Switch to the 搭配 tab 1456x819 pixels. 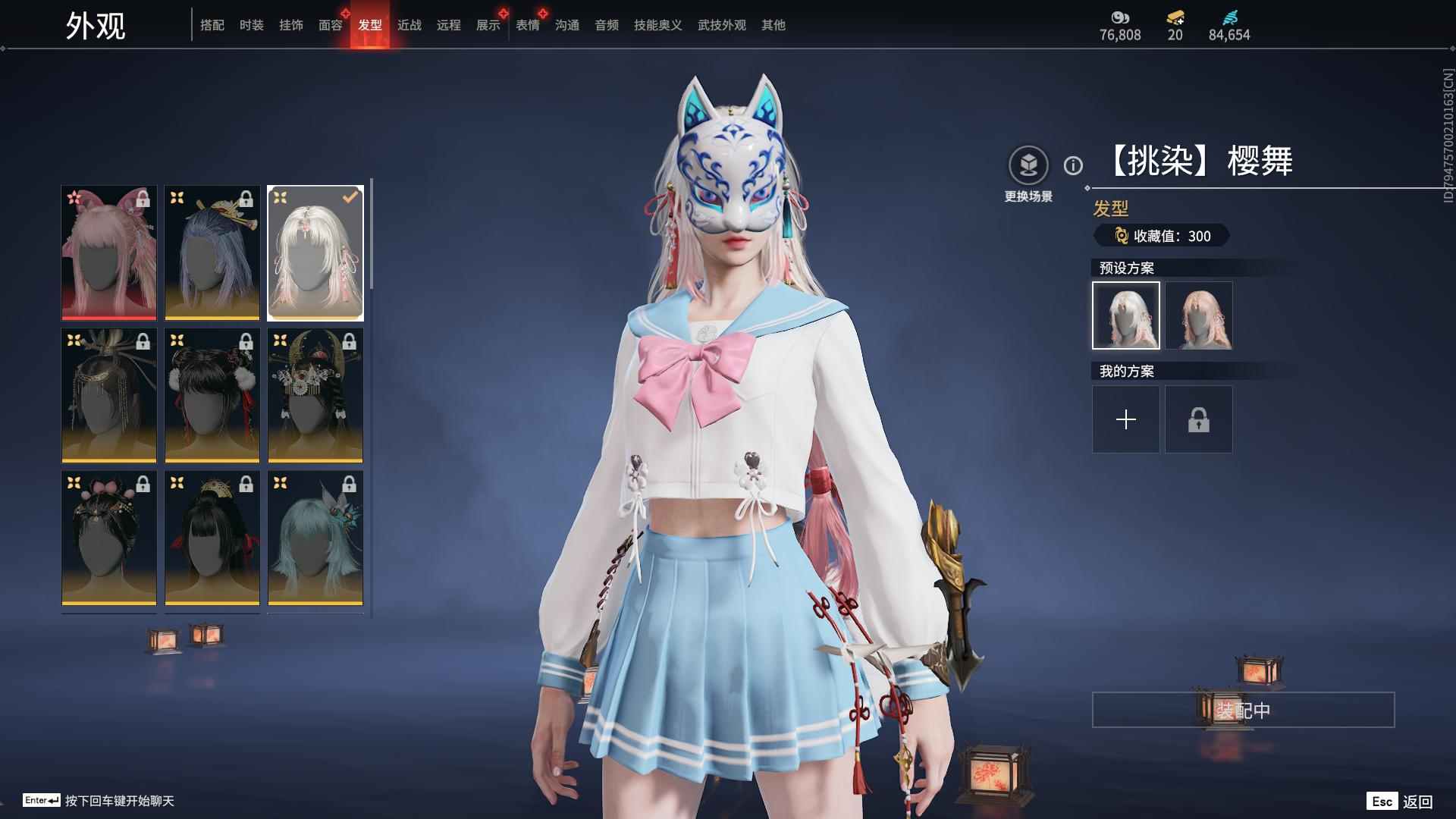212,25
